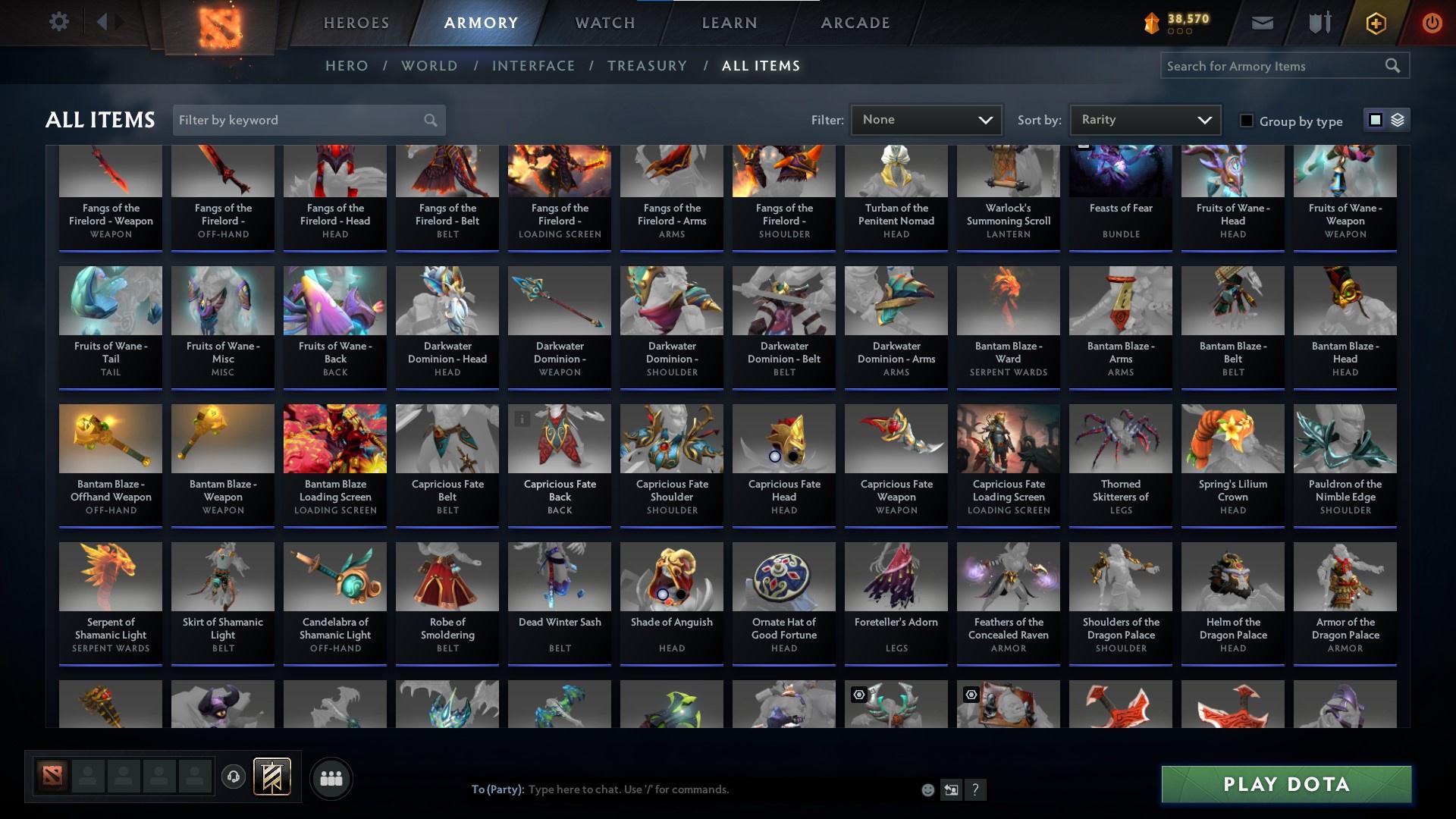Open the Filter dropdown set to None
This screenshot has height=819, width=1456.
925,119
